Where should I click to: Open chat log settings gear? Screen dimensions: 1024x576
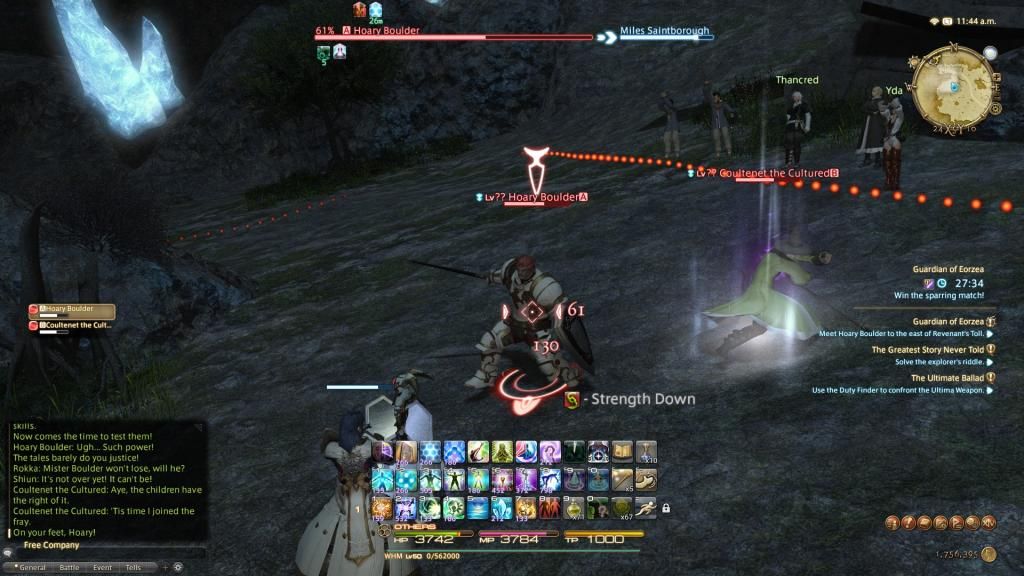(179, 567)
